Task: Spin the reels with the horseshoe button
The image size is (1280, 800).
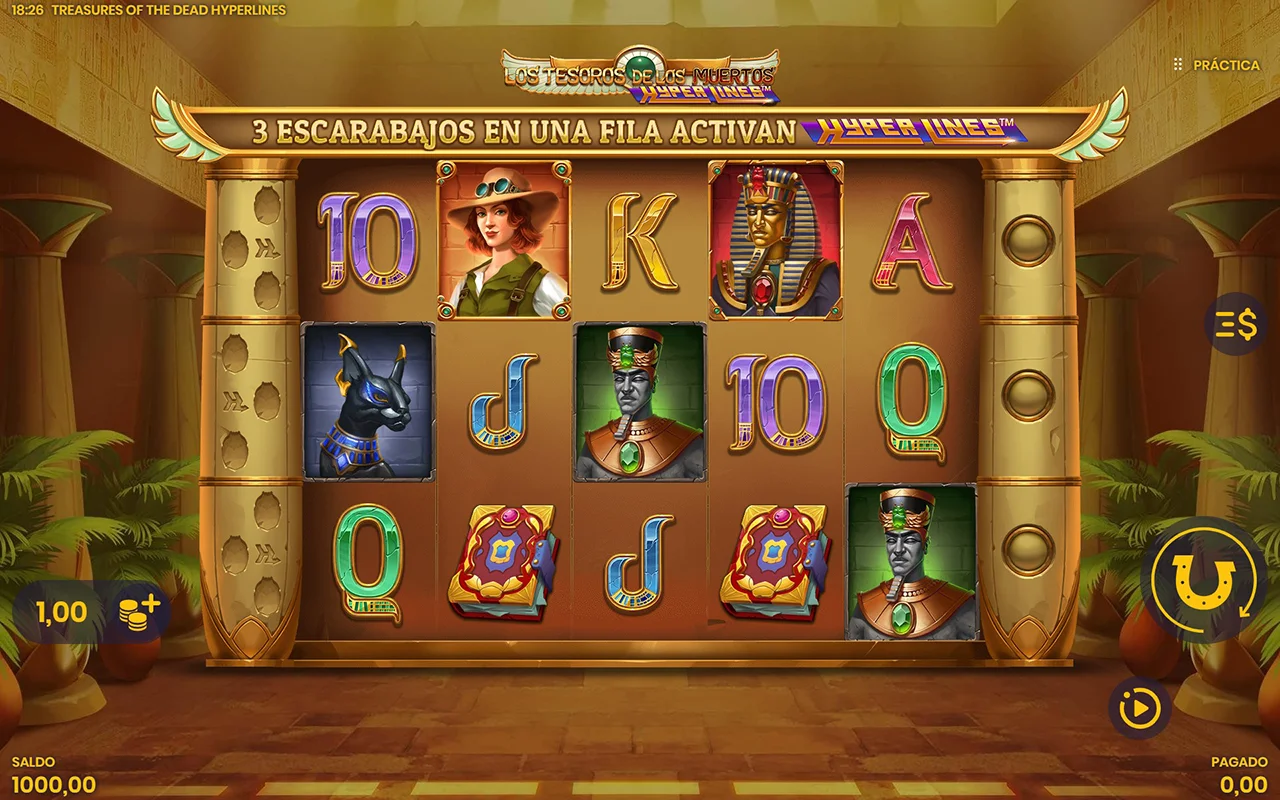Action: click(1202, 580)
